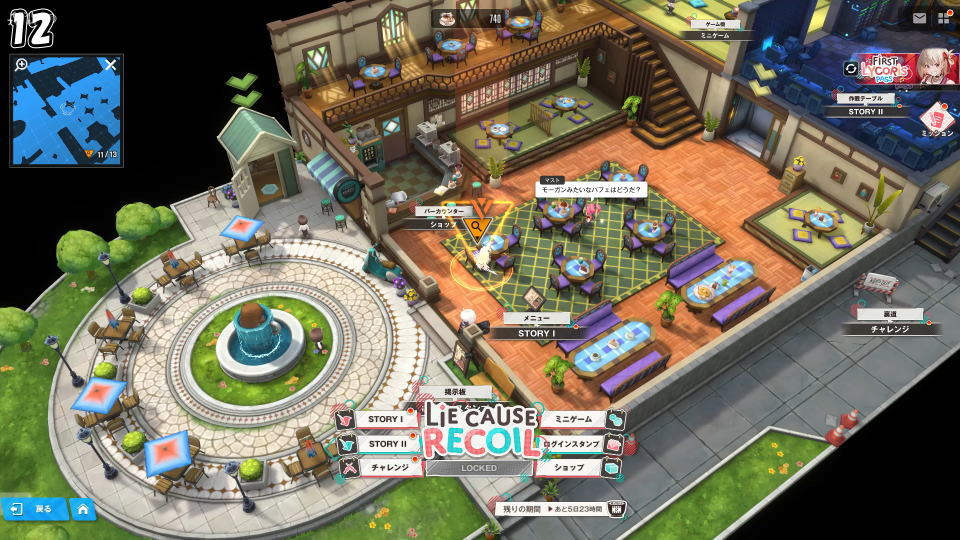Return home via the house icon

click(x=83, y=509)
